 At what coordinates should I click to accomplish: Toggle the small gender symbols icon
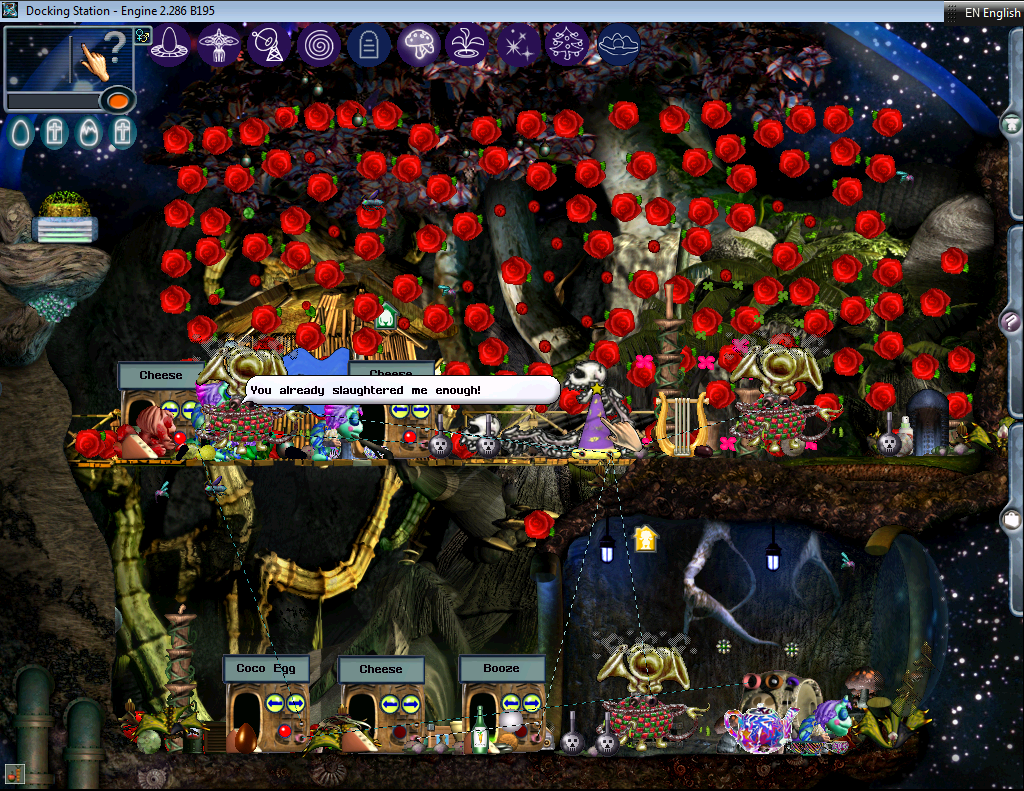(142, 35)
